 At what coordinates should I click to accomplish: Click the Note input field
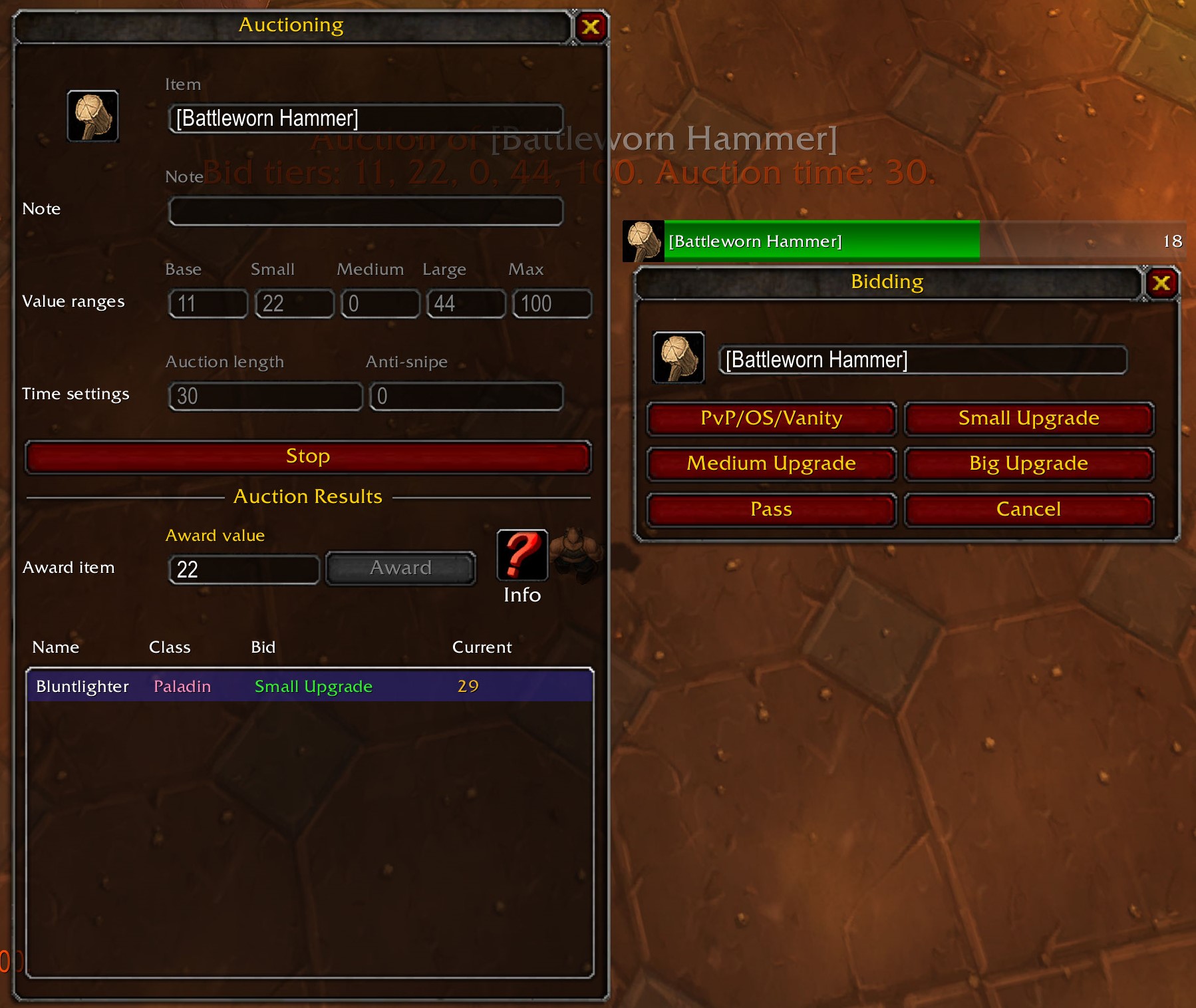point(366,210)
